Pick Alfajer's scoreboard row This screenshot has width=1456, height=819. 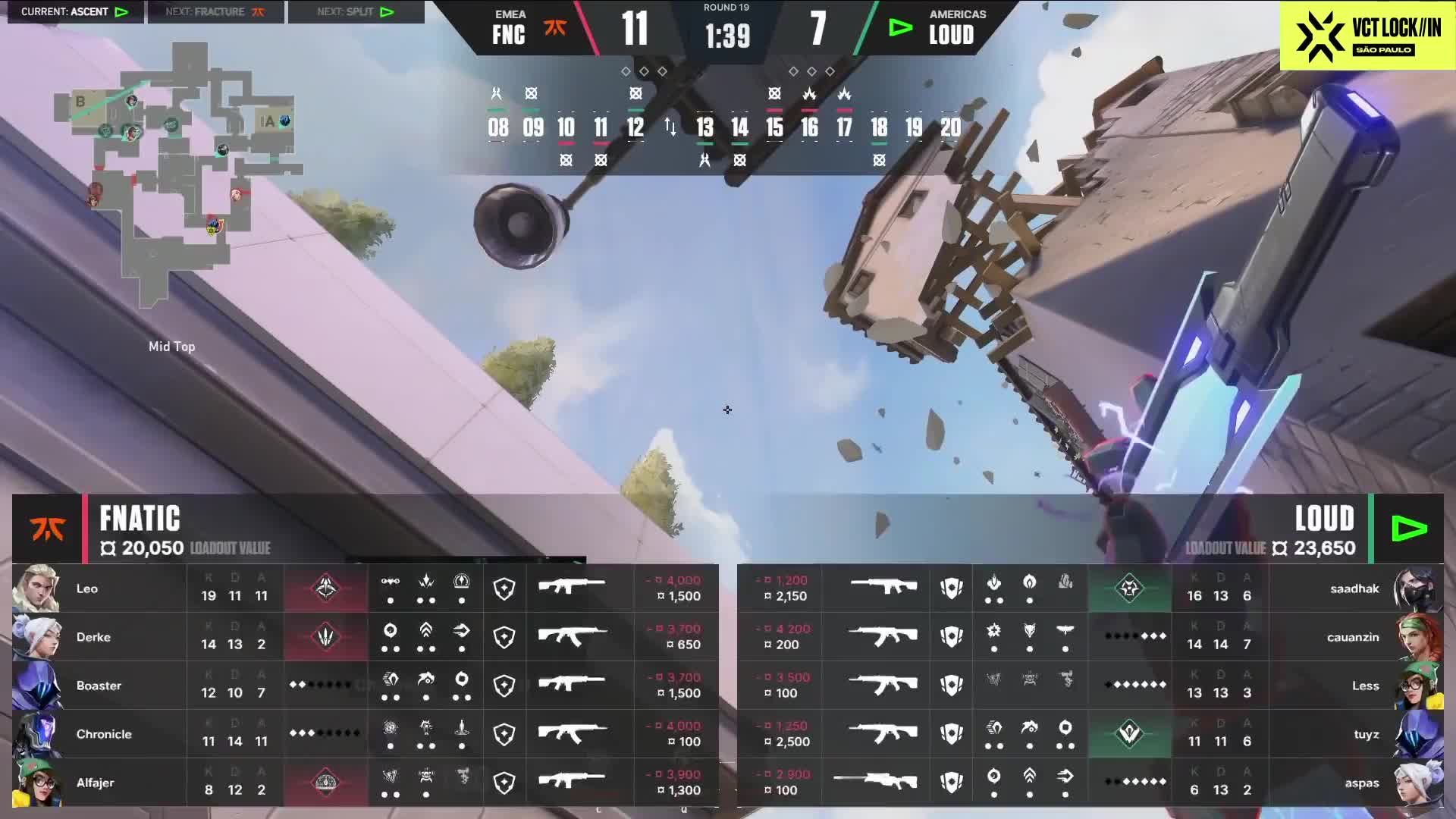click(x=365, y=783)
